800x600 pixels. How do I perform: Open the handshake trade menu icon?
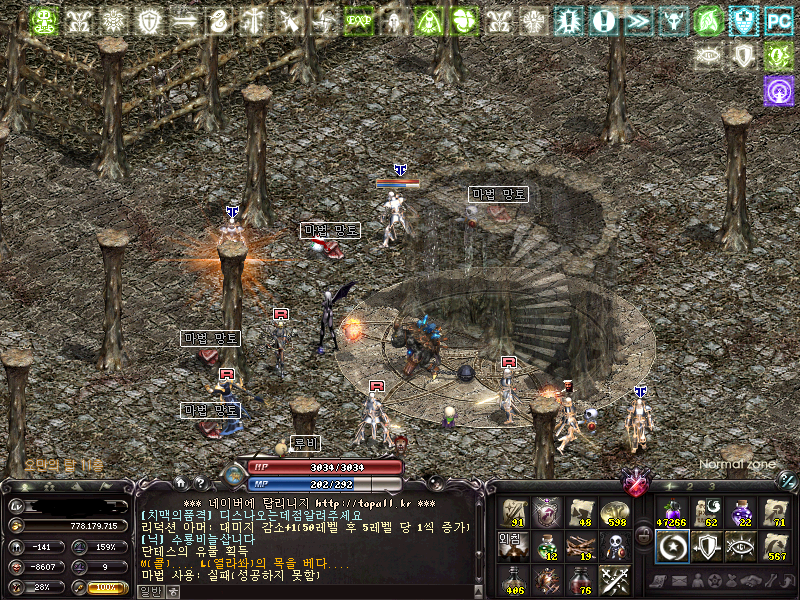pyautogui.click(x=749, y=581)
